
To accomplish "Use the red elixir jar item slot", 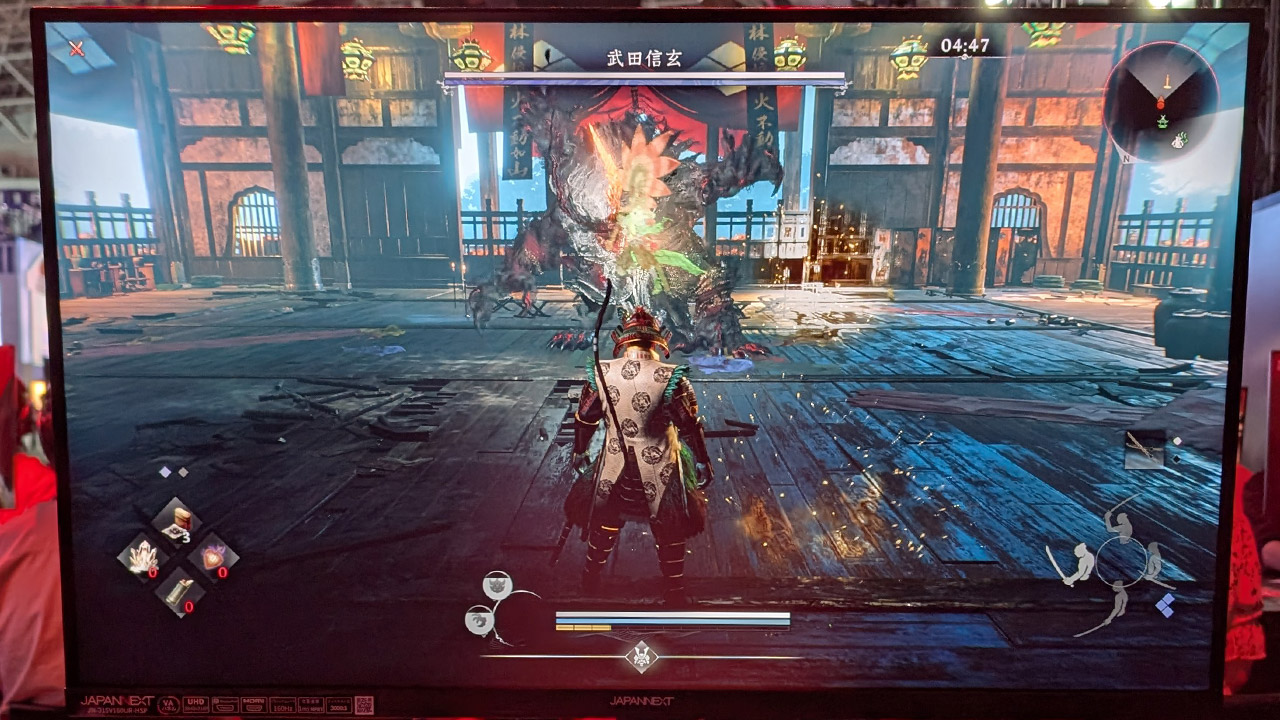I will (x=176, y=522).
